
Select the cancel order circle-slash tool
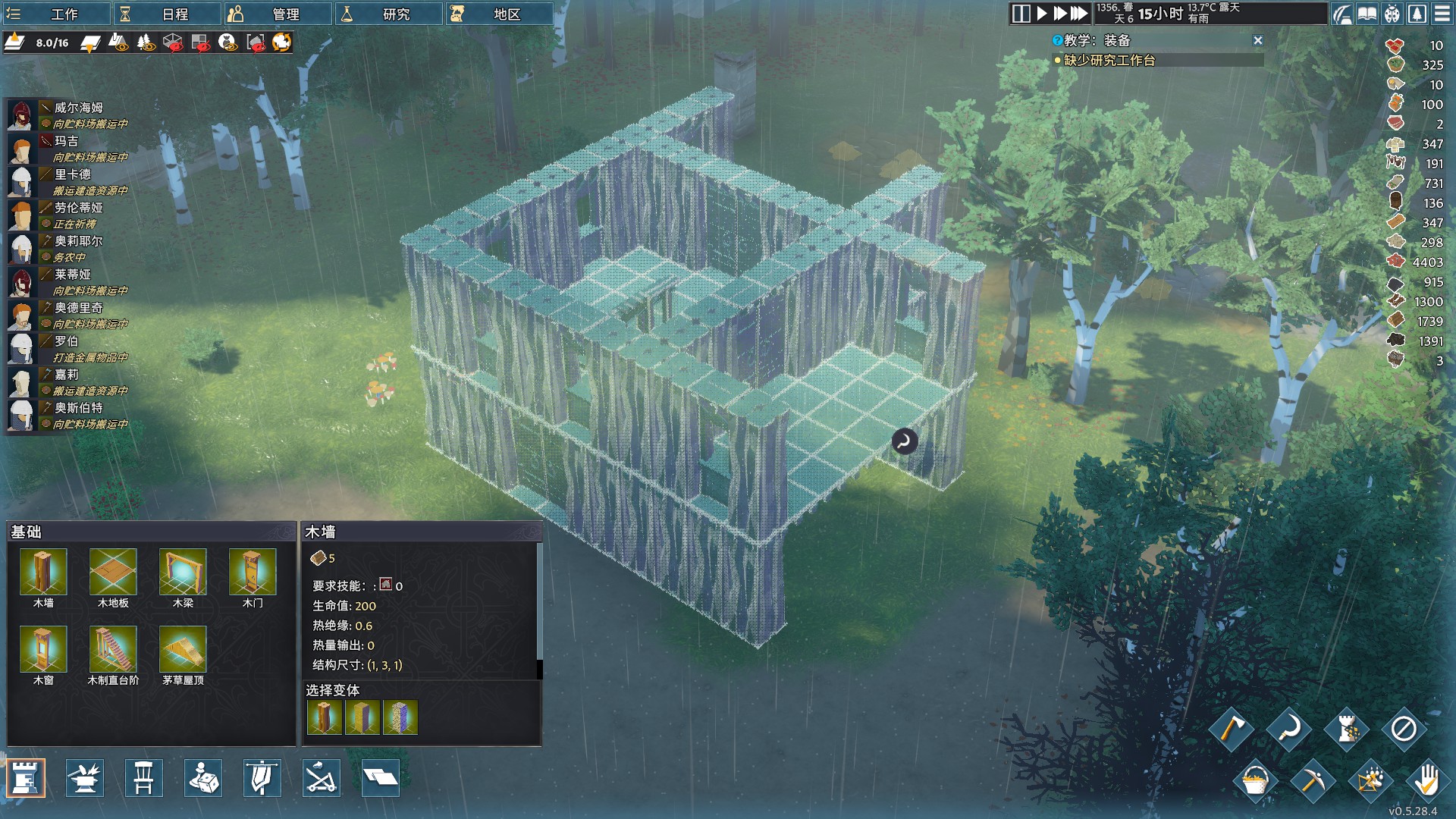[1403, 729]
